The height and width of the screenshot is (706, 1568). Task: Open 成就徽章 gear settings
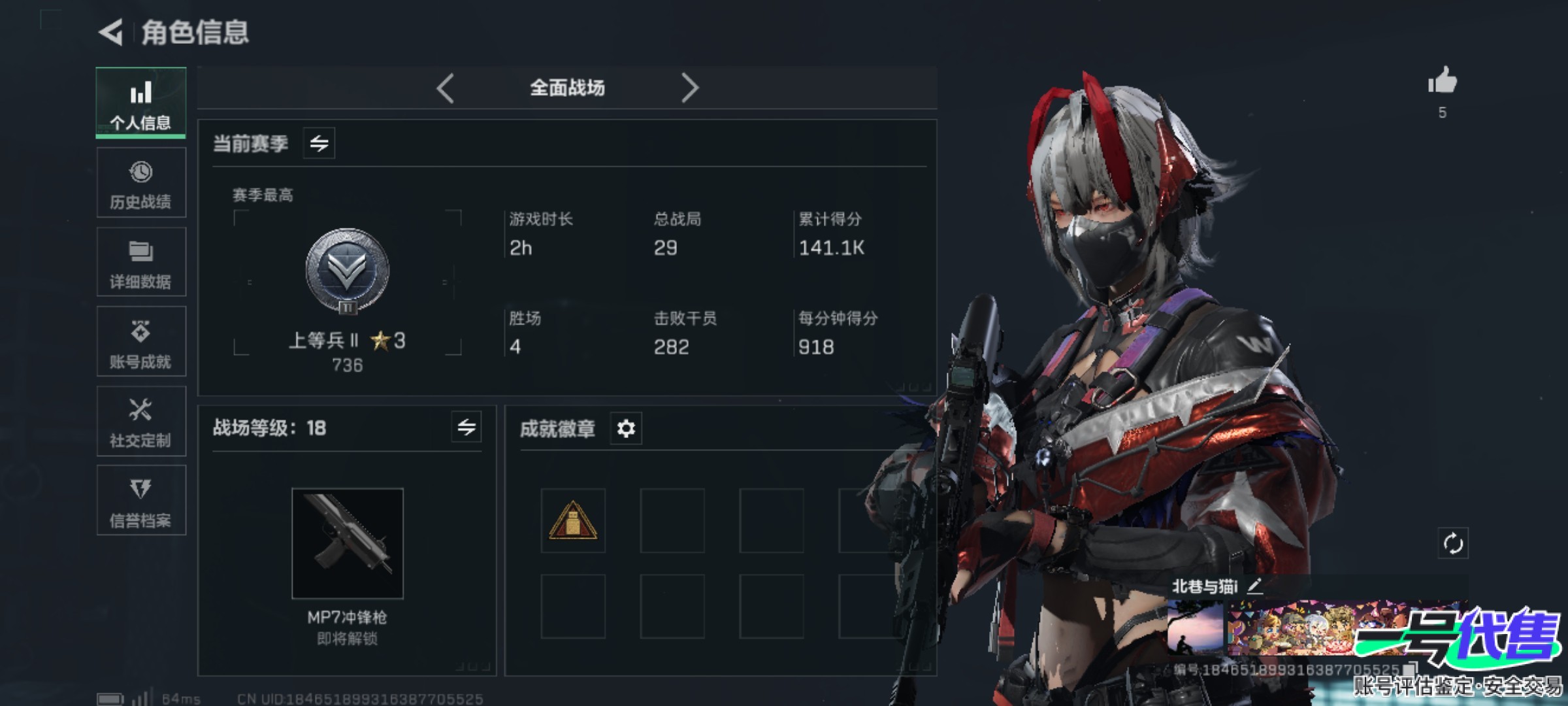(626, 429)
